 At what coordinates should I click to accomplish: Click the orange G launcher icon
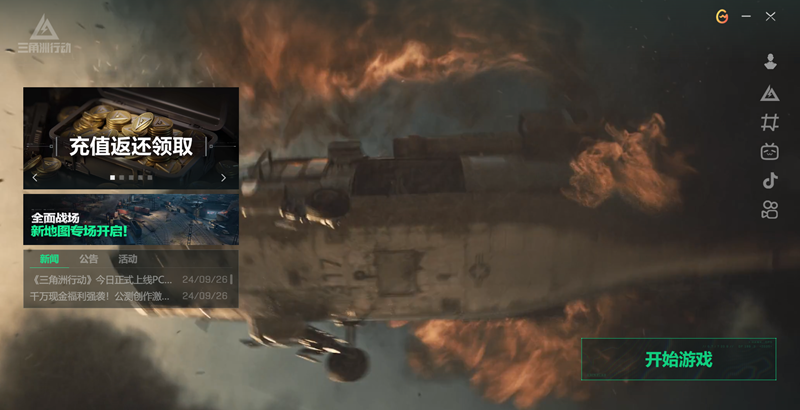click(722, 16)
